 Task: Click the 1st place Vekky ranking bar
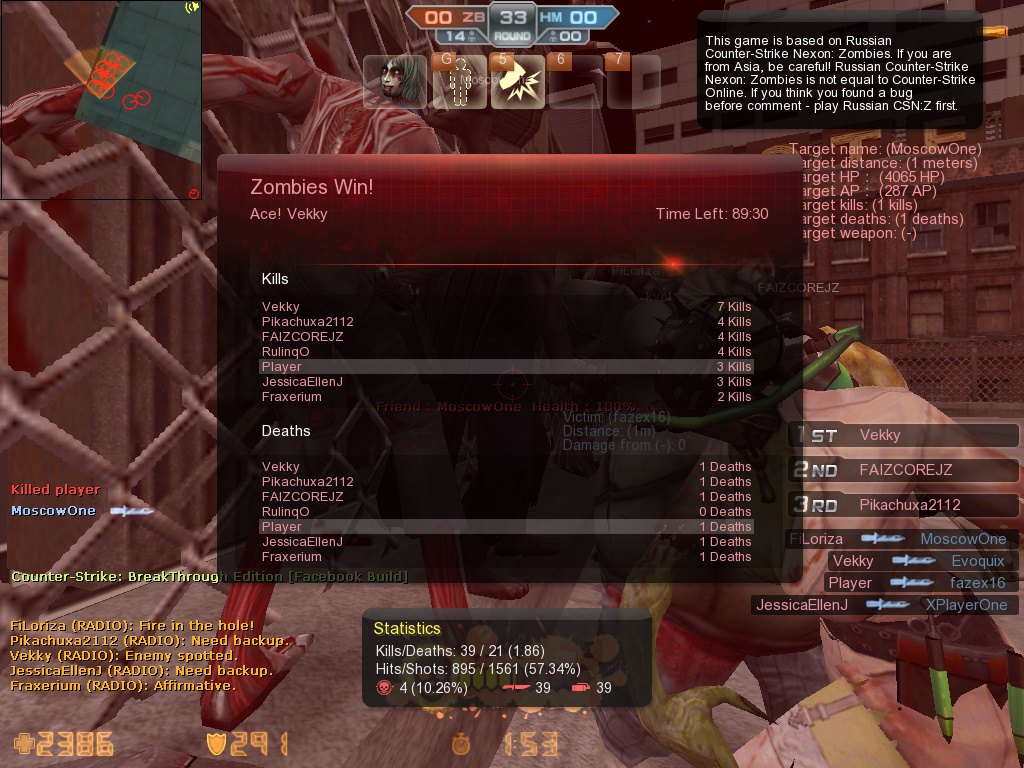point(905,435)
